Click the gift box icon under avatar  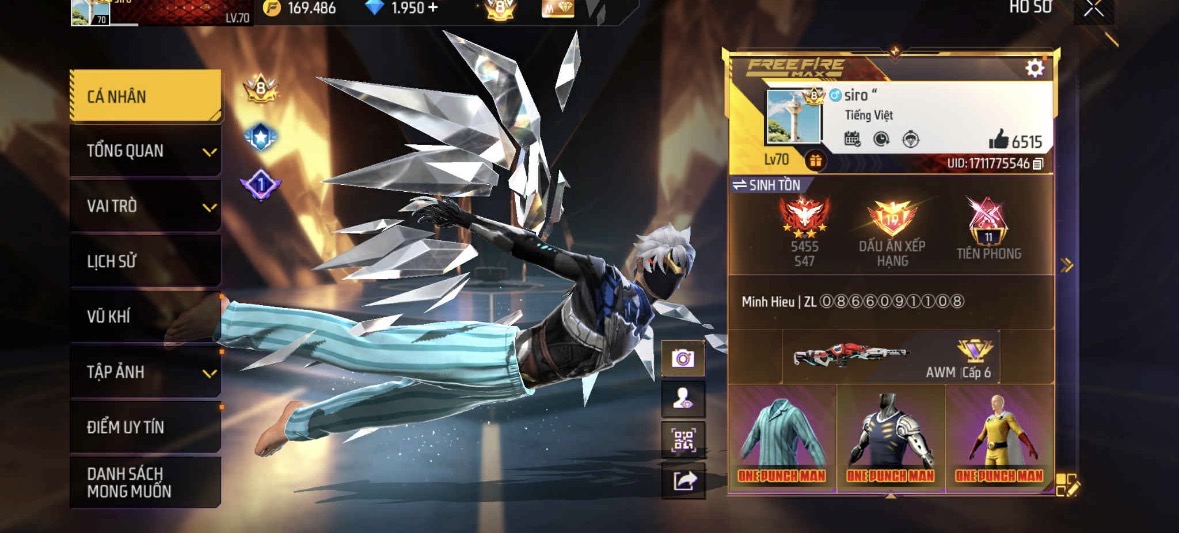tap(815, 160)
